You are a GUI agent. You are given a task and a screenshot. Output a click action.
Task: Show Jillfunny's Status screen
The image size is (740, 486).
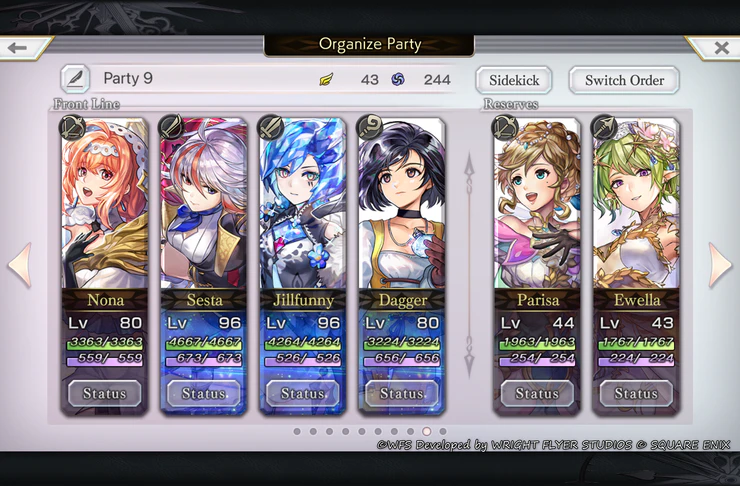[x=302, y=393]
